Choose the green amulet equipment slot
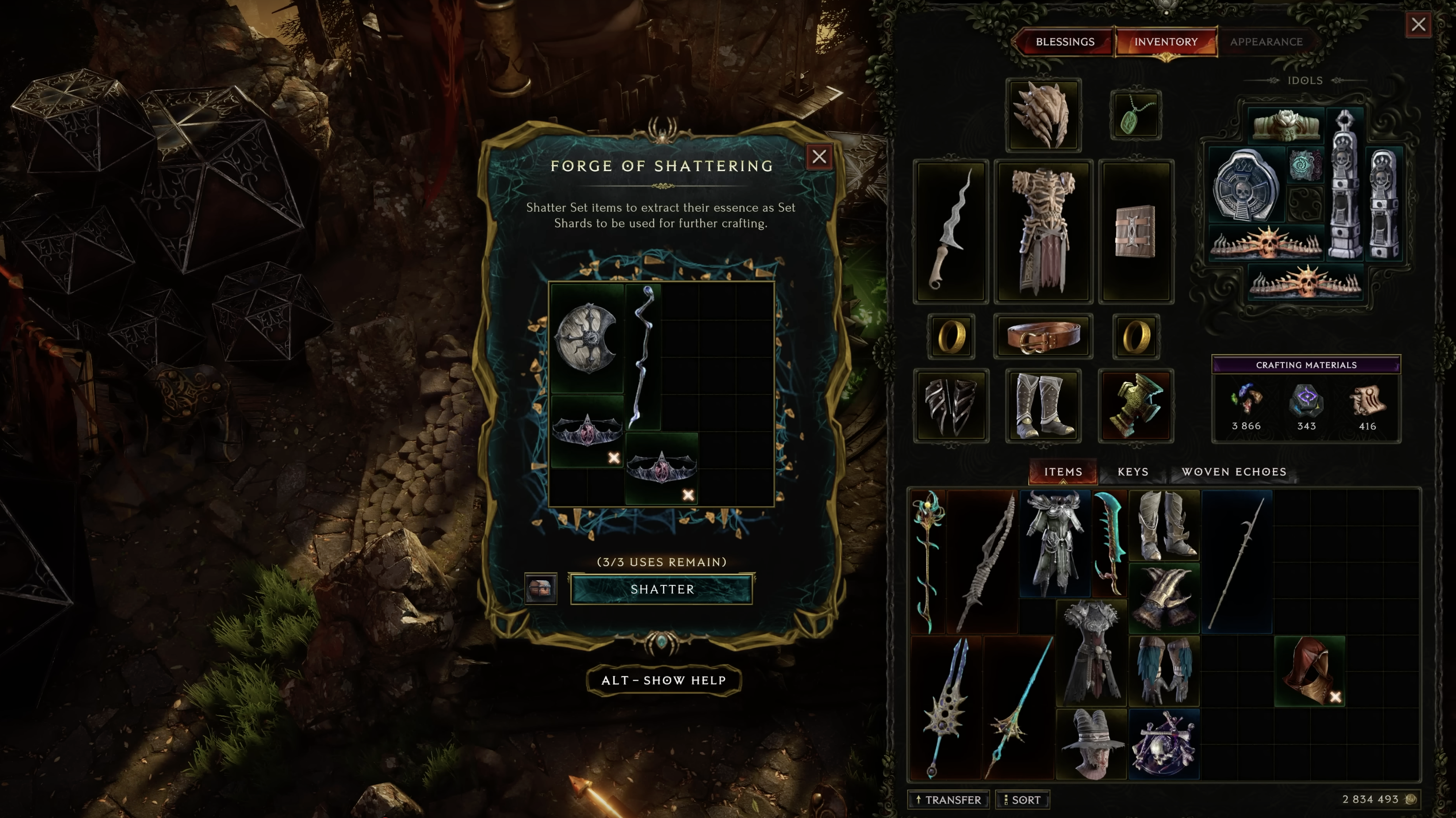 click(x=1135, y=115)
